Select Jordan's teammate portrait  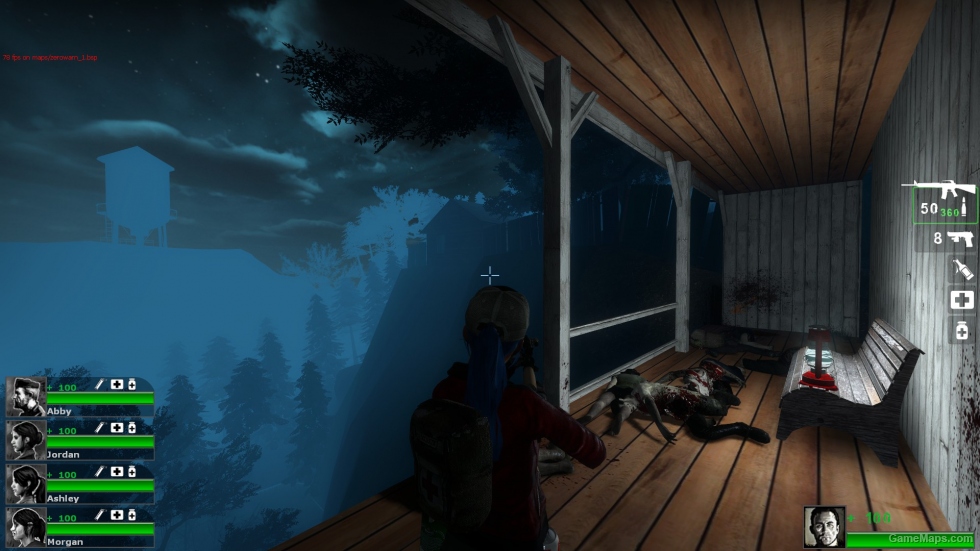(x=26, y=440)
